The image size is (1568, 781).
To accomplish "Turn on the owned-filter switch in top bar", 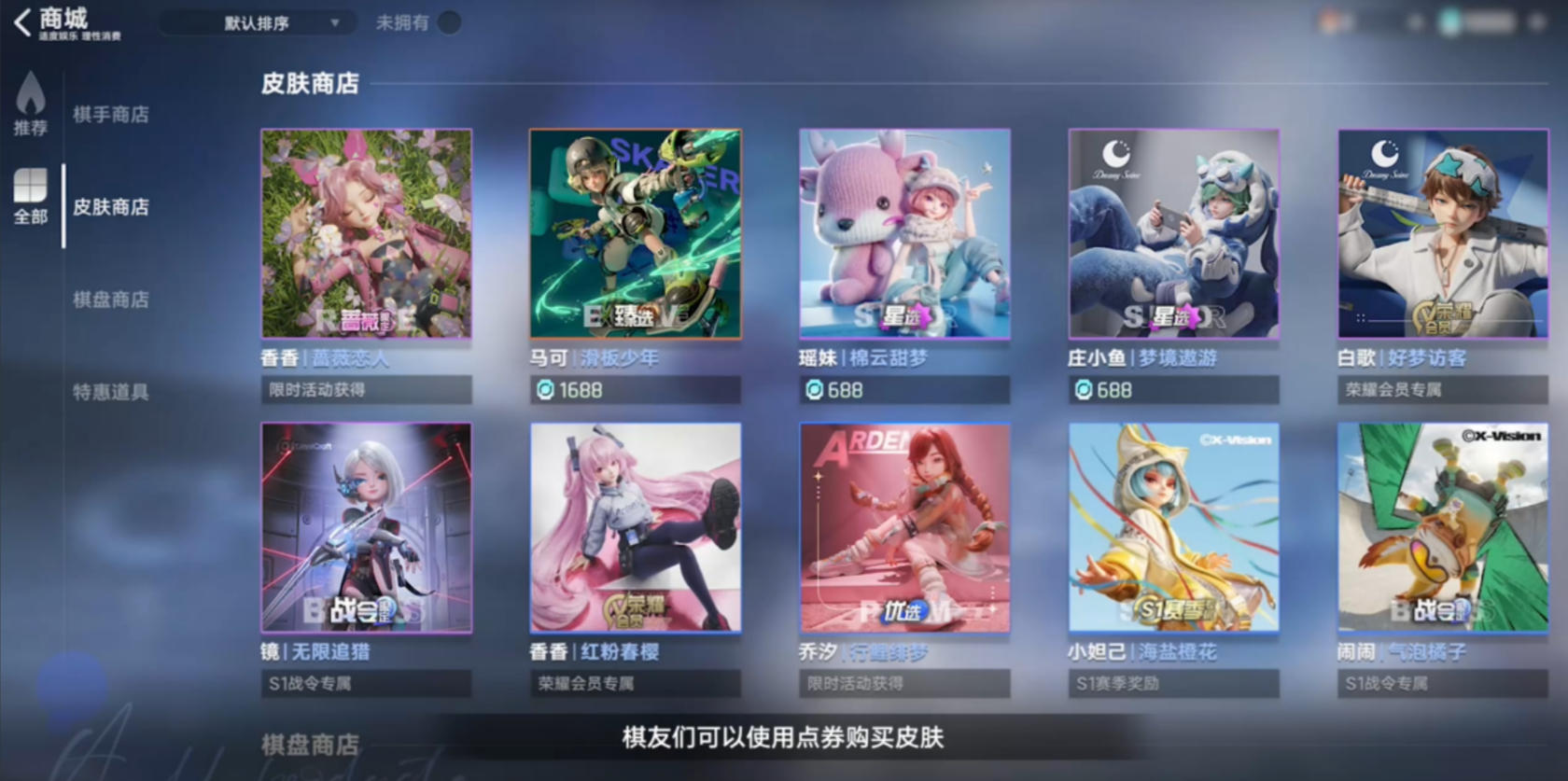I will 449,22.
